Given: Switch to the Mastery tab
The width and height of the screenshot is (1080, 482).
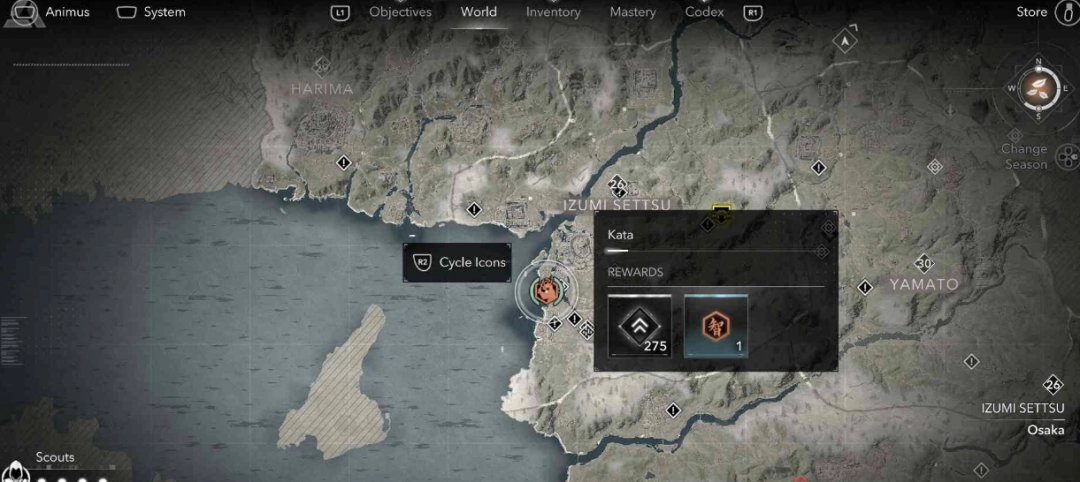Looking at the screenshot, I should coord(632,12).
